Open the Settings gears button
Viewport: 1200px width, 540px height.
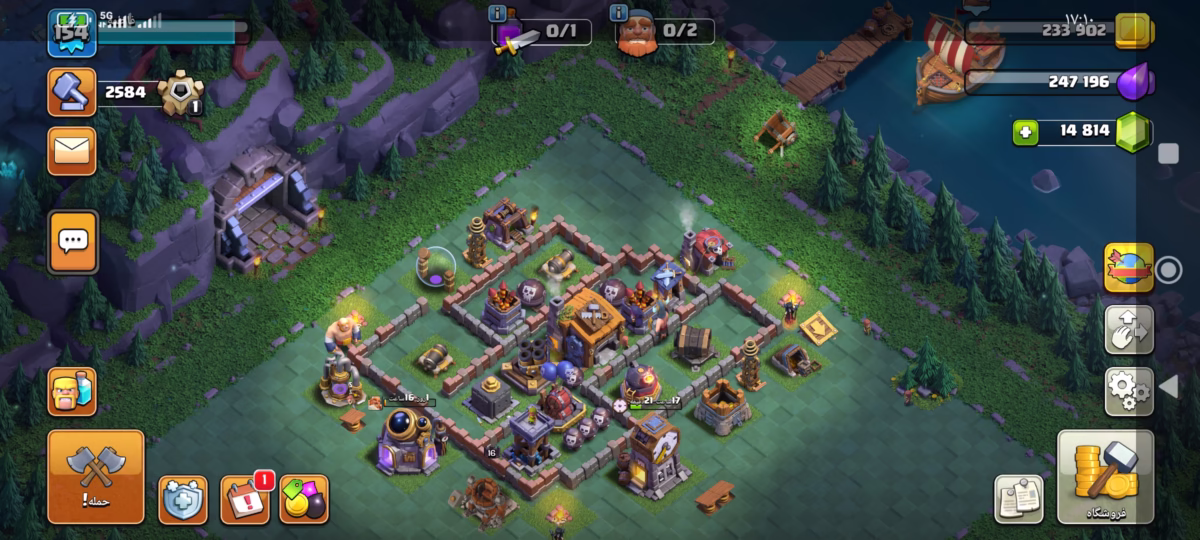1129,391
